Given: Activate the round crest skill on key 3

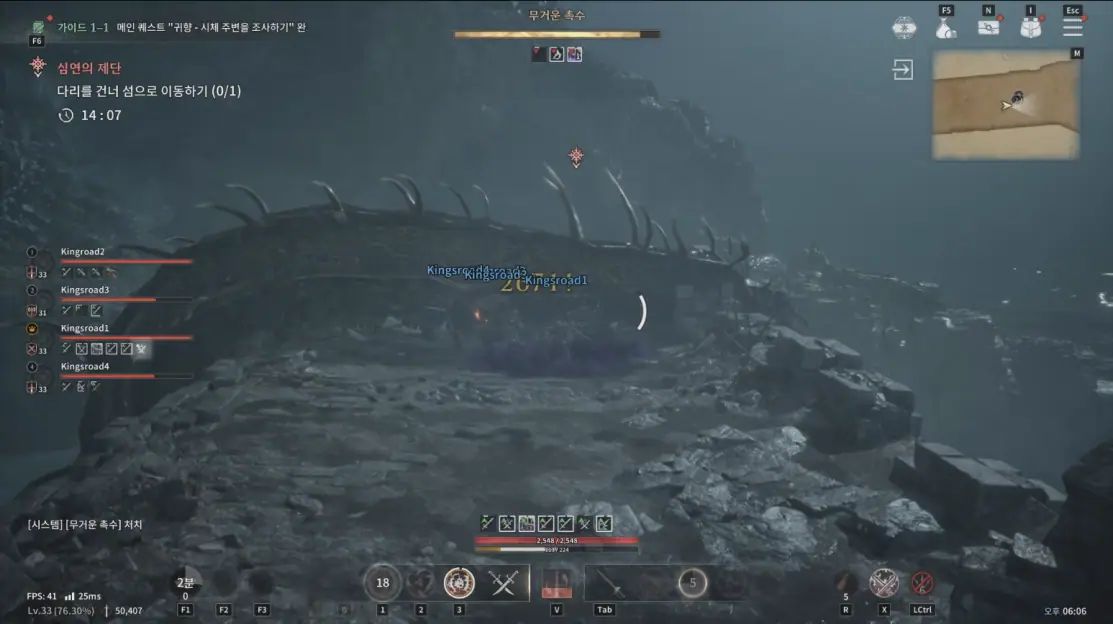Looking at the screenshot, I should [459, 583].
